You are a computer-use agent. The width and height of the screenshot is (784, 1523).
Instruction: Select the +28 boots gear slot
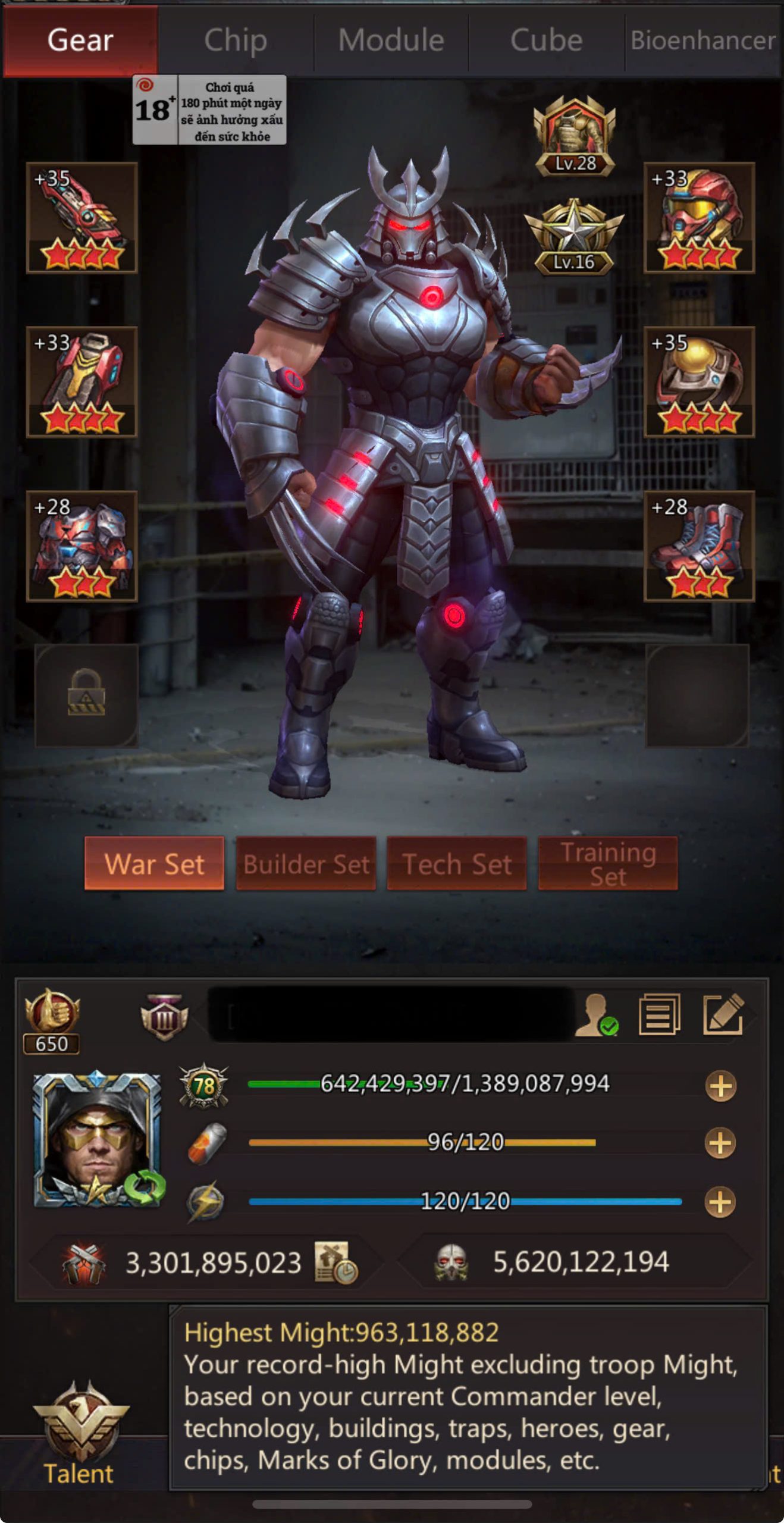tap(699, 546)
